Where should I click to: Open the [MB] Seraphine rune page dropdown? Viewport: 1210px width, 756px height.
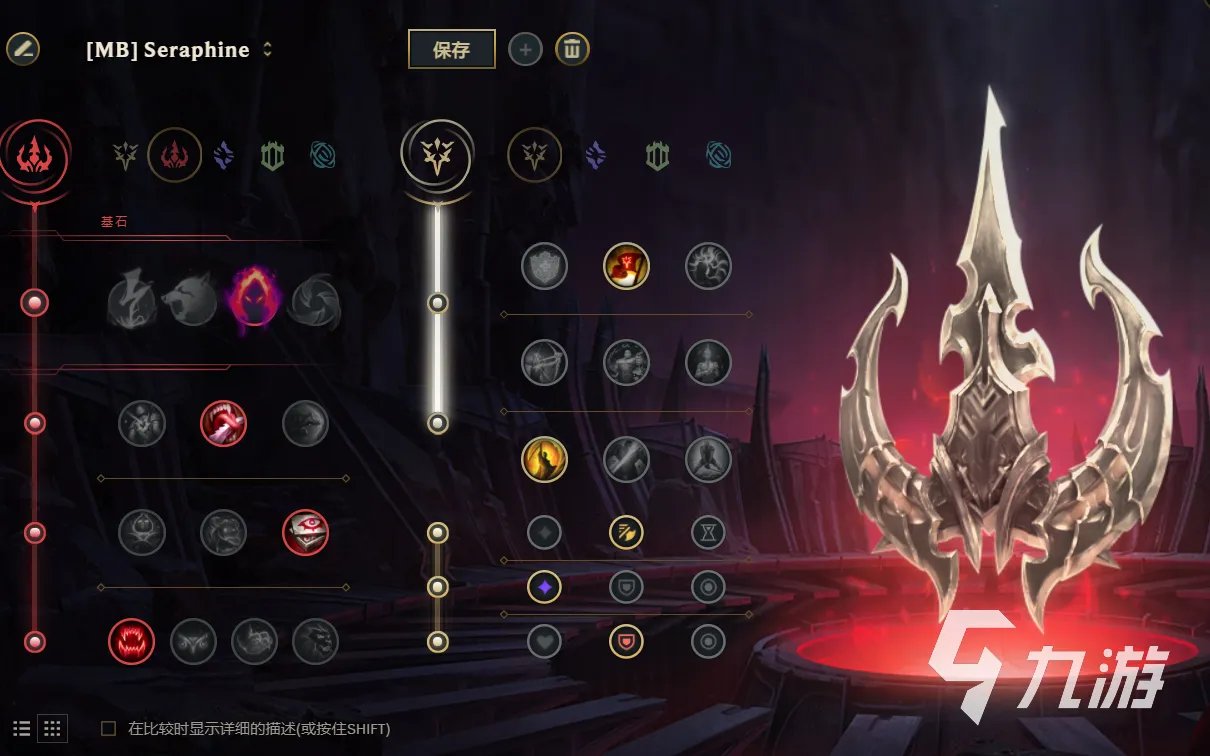coord(267,50)
